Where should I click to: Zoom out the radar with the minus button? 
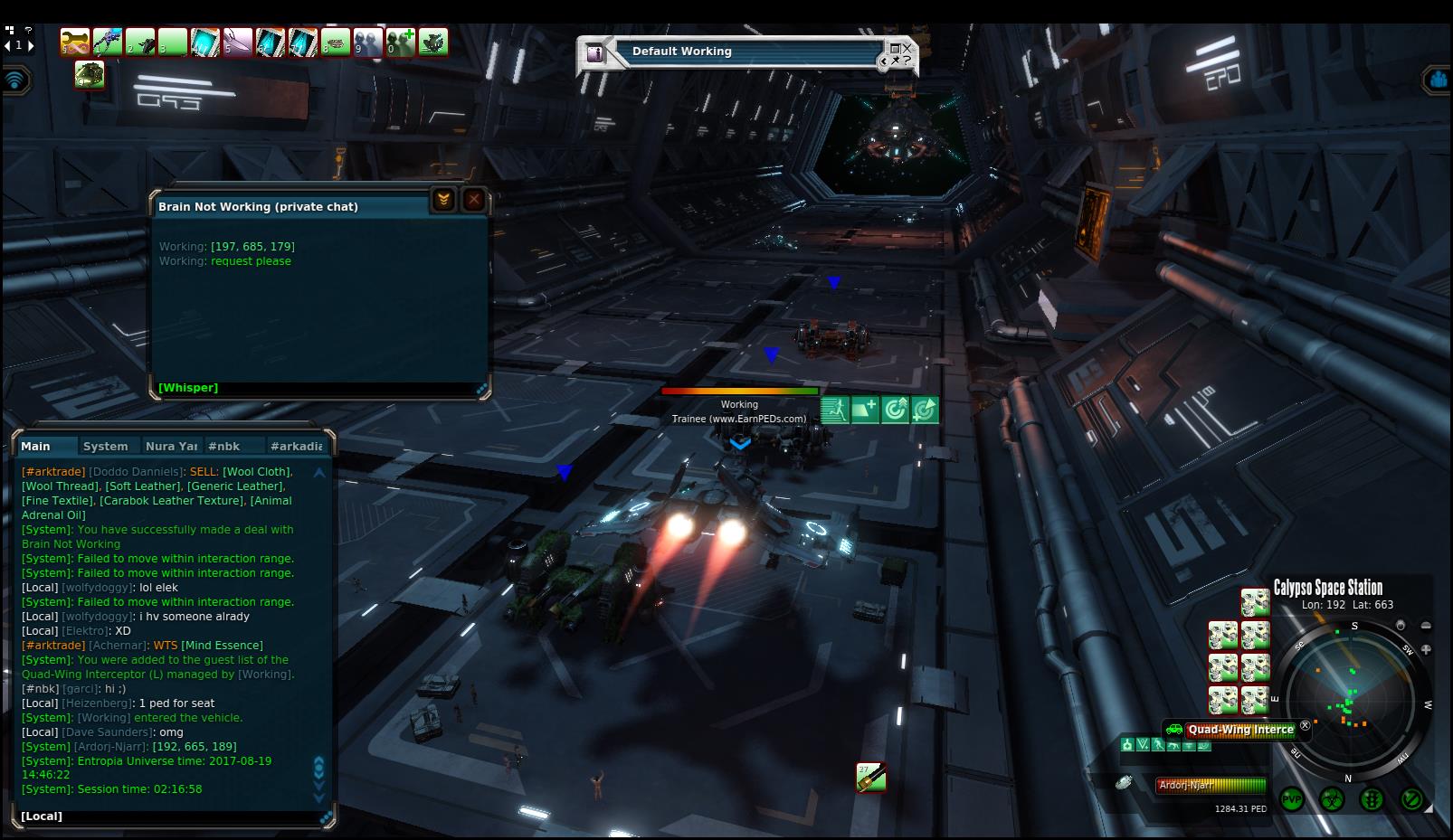1427,626
